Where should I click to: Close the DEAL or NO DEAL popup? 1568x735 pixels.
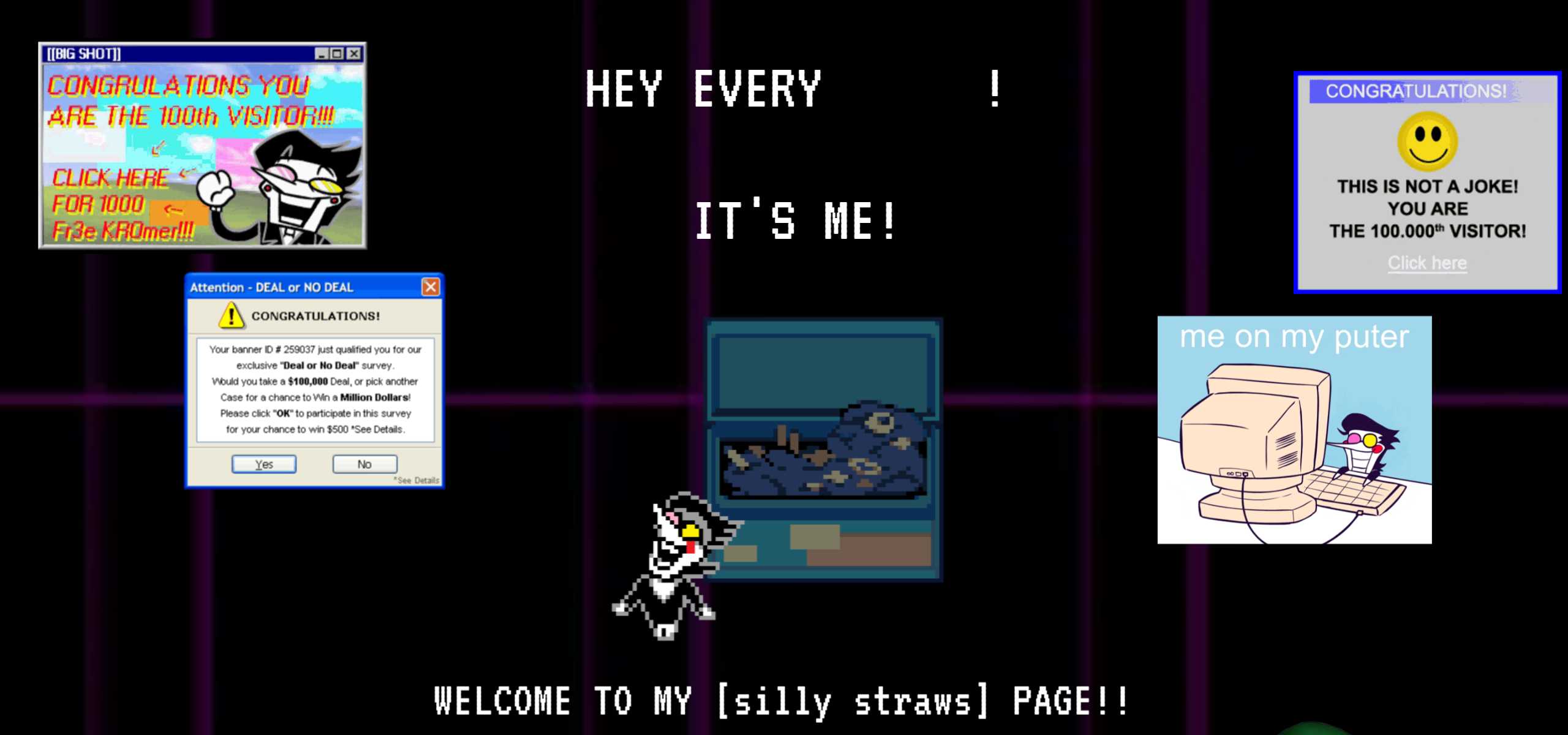pyautogui.click(x=431, y=286)
